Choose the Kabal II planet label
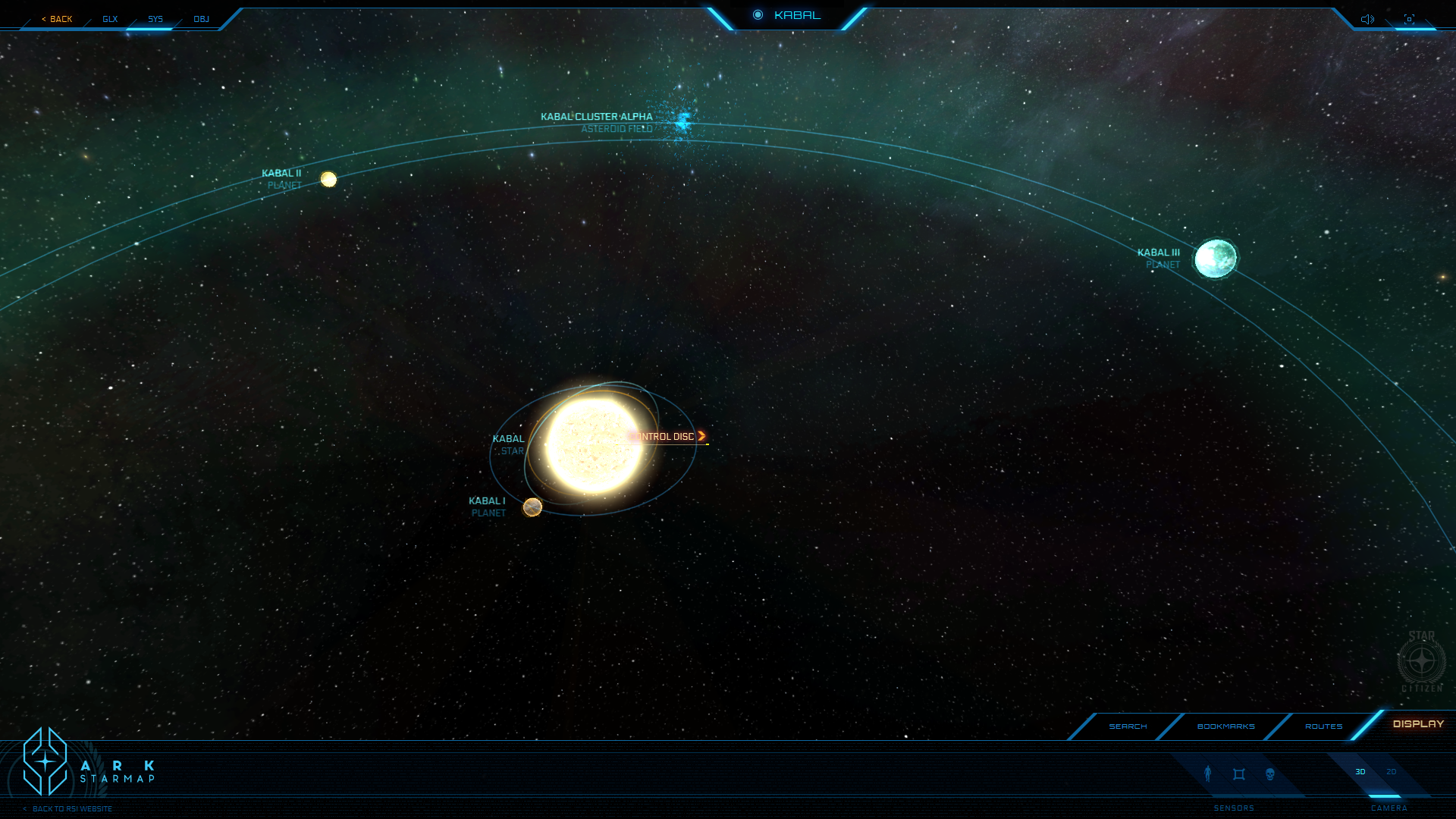The width and height of the screenshot is (1456, 819). pos(281,174)
